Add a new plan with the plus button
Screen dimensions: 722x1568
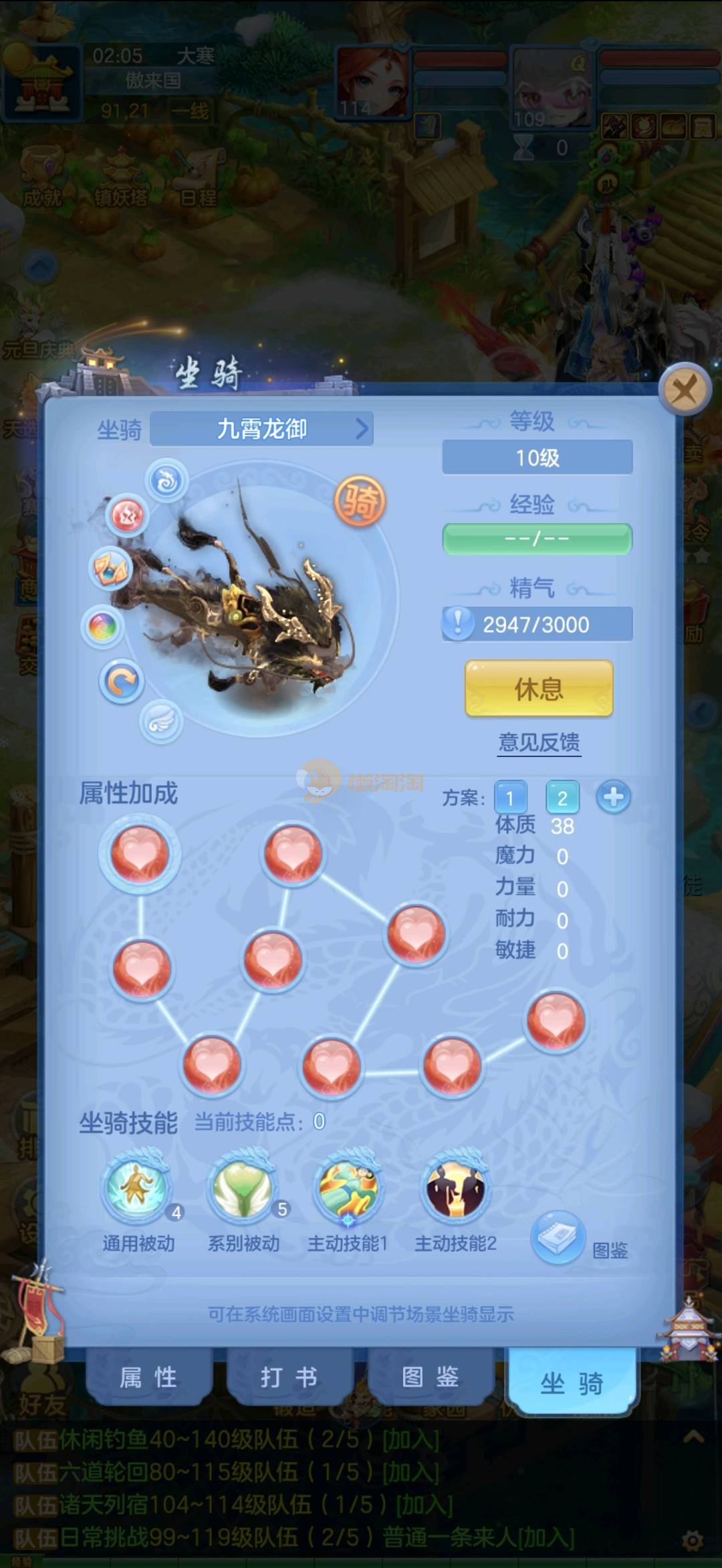point(613,797)
